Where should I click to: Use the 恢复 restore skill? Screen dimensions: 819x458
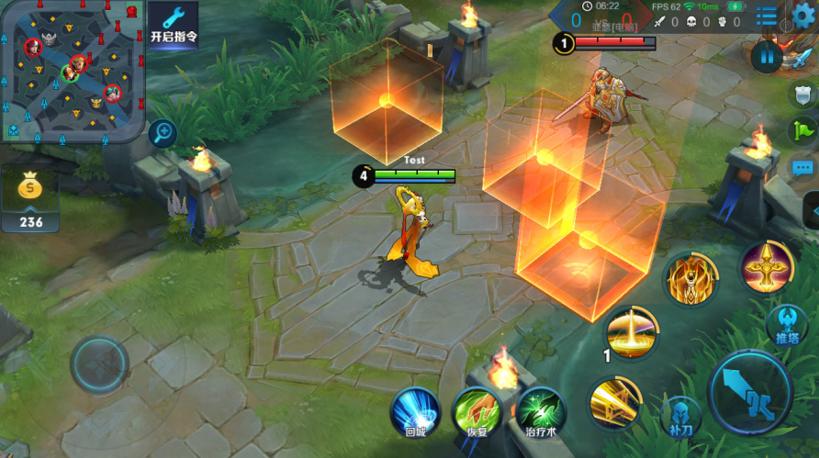(x=478, y=412)
